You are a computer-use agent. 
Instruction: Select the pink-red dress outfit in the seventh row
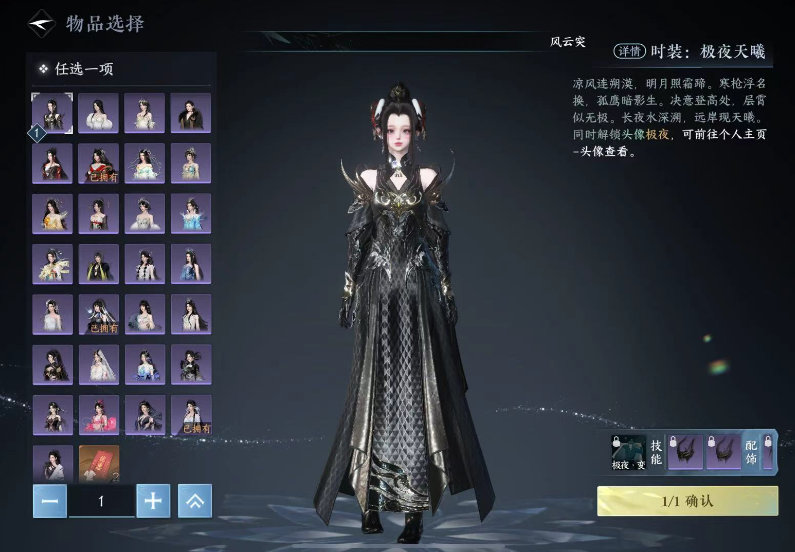99,414
